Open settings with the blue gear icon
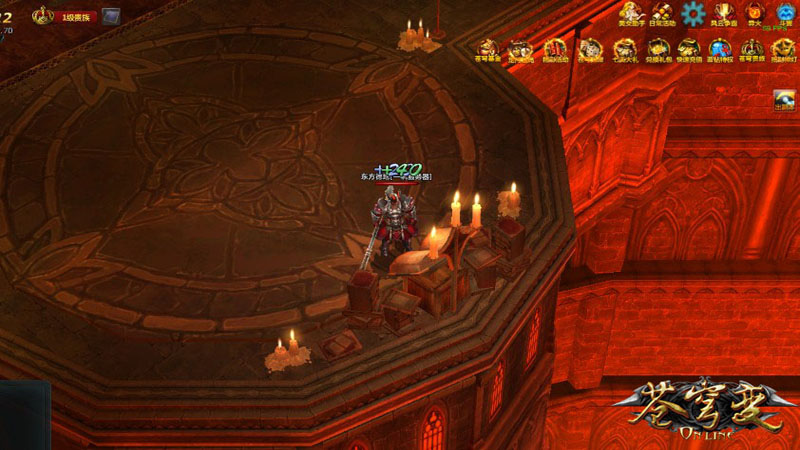The height and width of the screenshot is (450, 800). pos(693,12)
